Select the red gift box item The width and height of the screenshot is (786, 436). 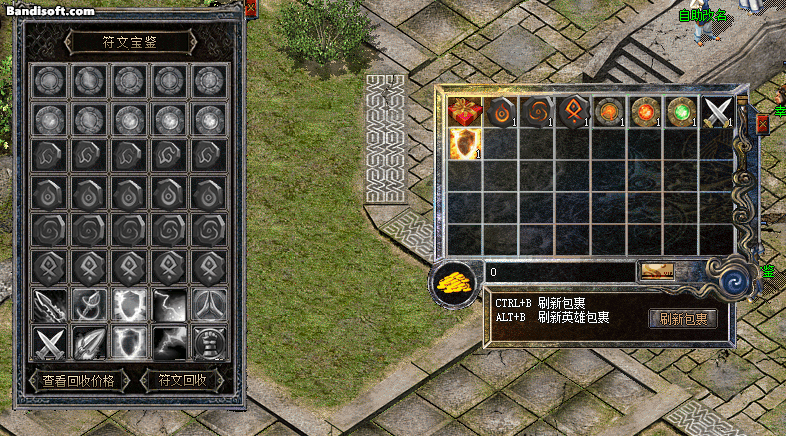pyautogui.click(x=465, y=112)
